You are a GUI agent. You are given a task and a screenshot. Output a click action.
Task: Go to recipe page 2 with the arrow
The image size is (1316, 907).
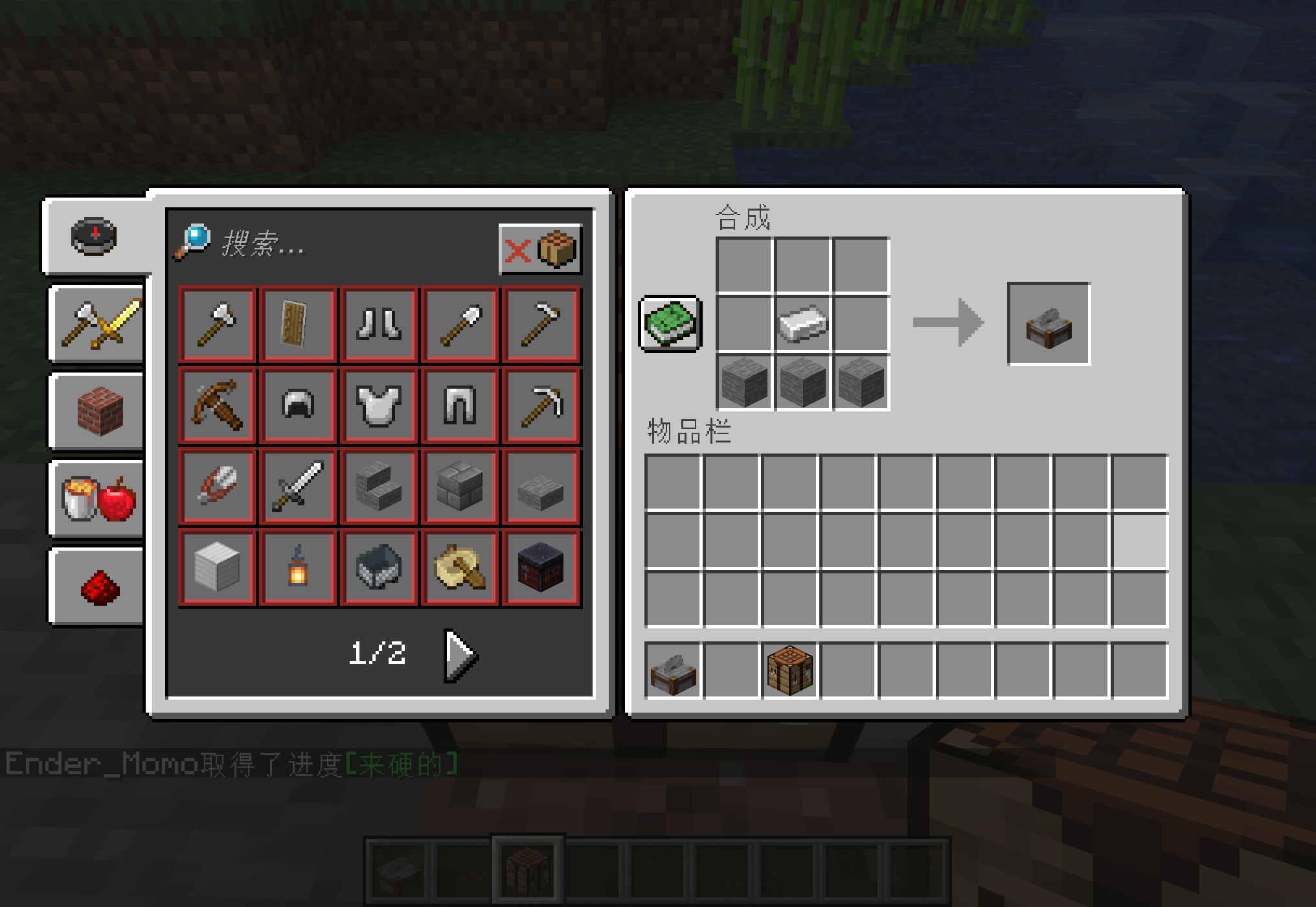[460, 654]
